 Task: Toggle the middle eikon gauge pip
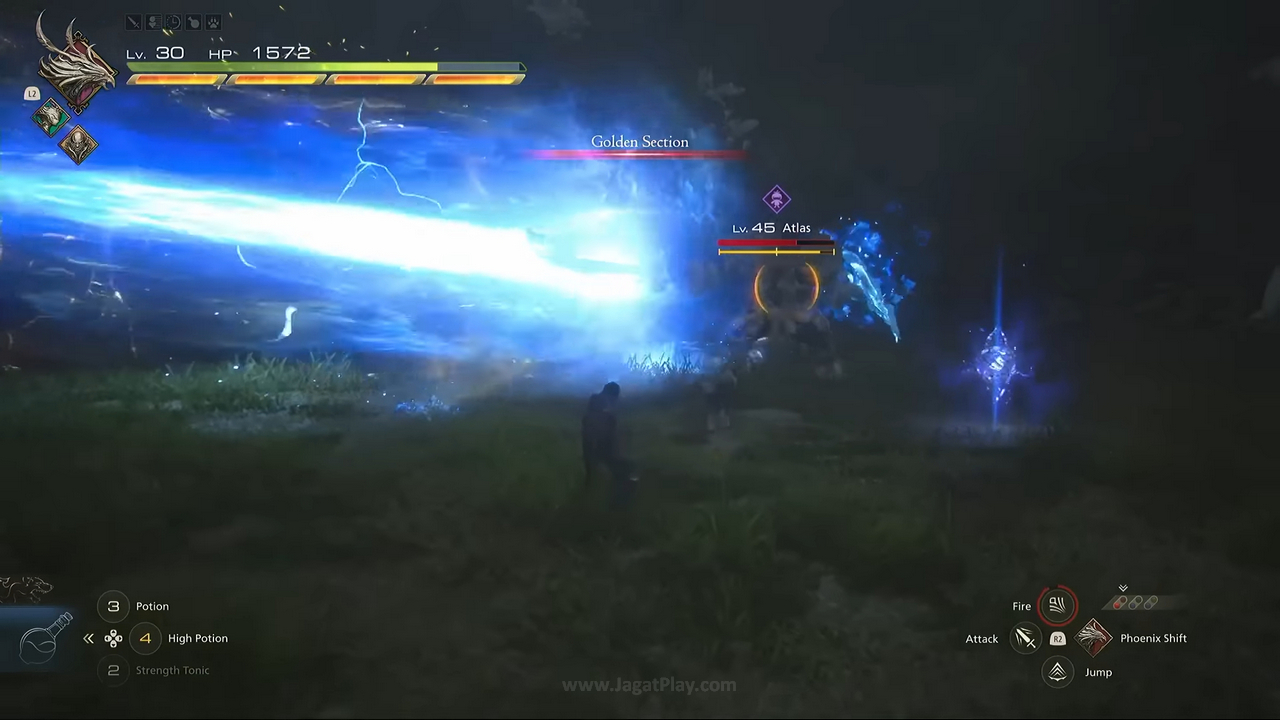coord(1136,602)
